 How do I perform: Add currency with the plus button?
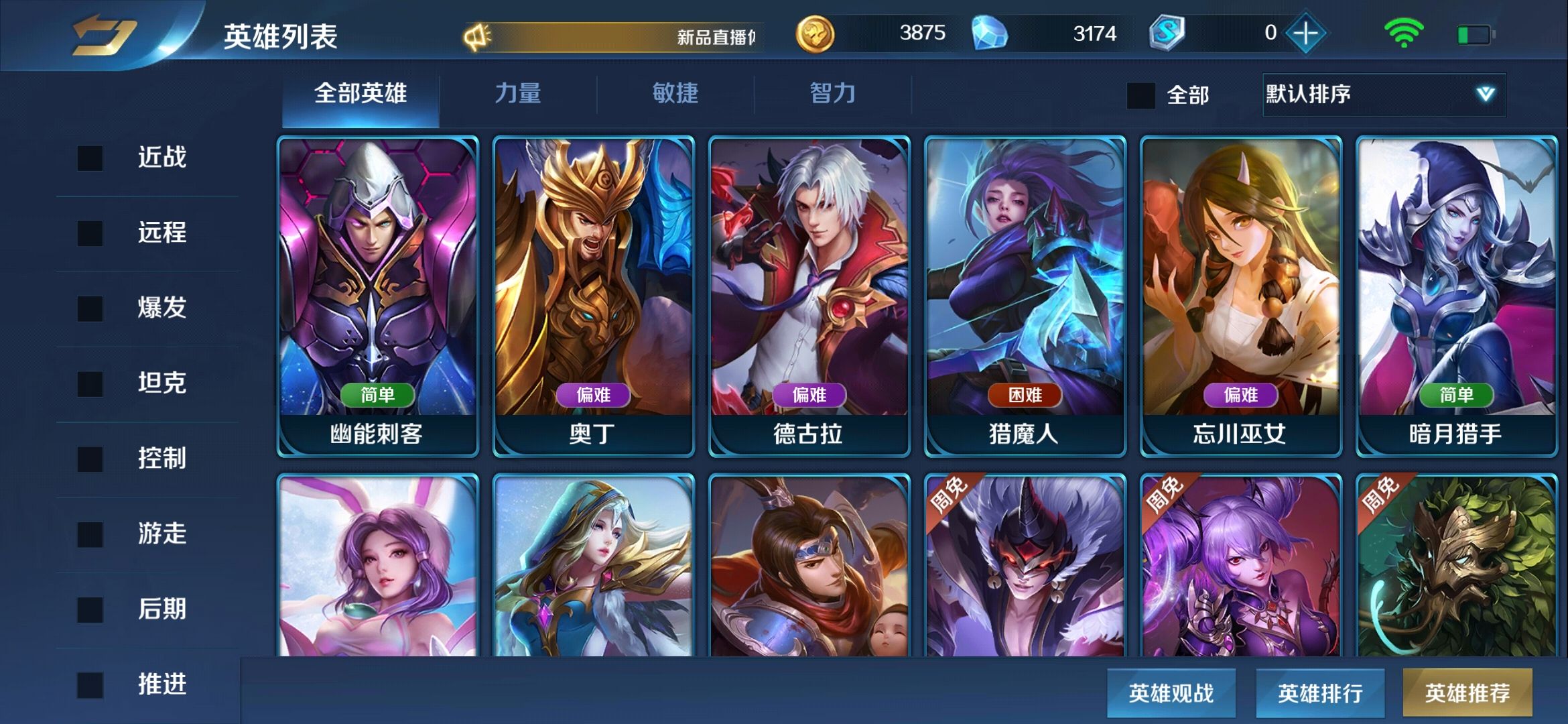pyautogui.click(x=1305, y=33)
